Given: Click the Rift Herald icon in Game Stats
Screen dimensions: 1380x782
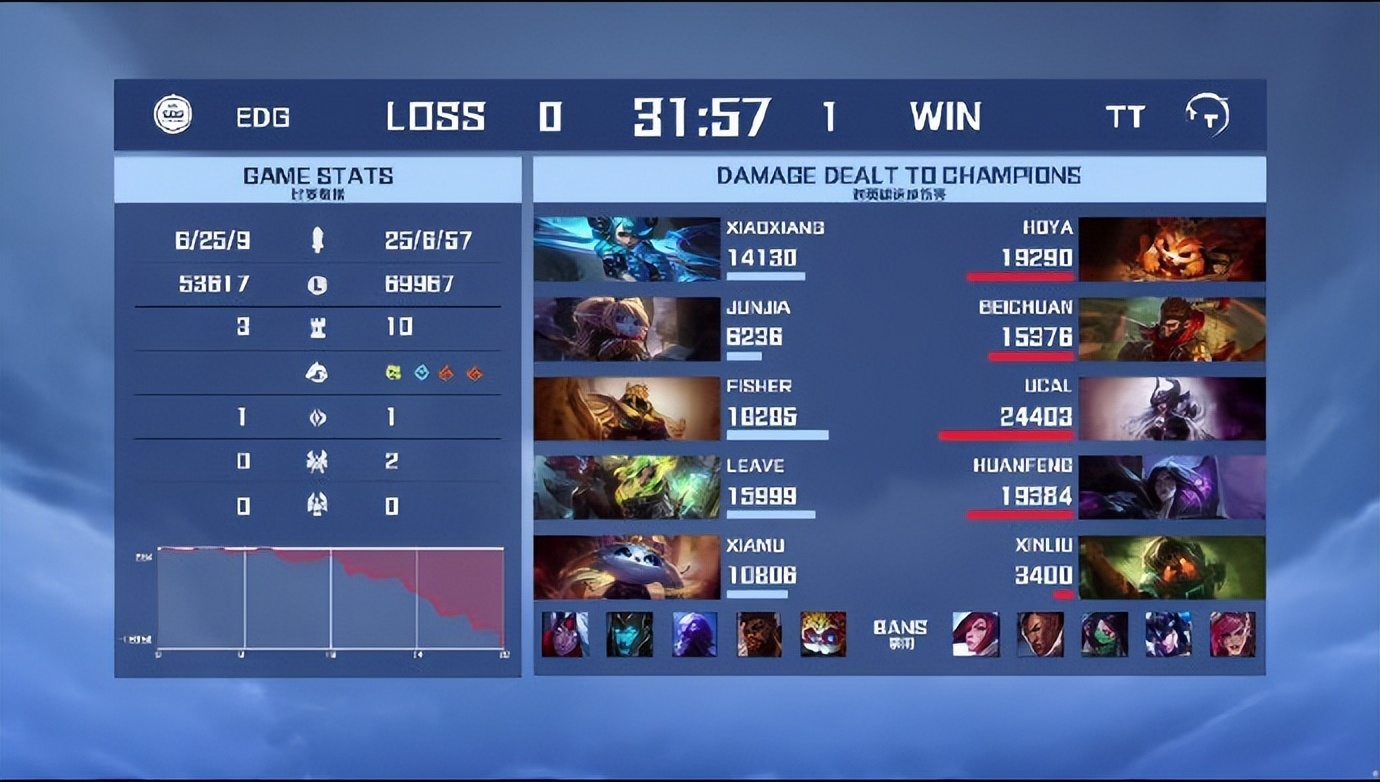Looking at the screenshot, I should point(318,417).
